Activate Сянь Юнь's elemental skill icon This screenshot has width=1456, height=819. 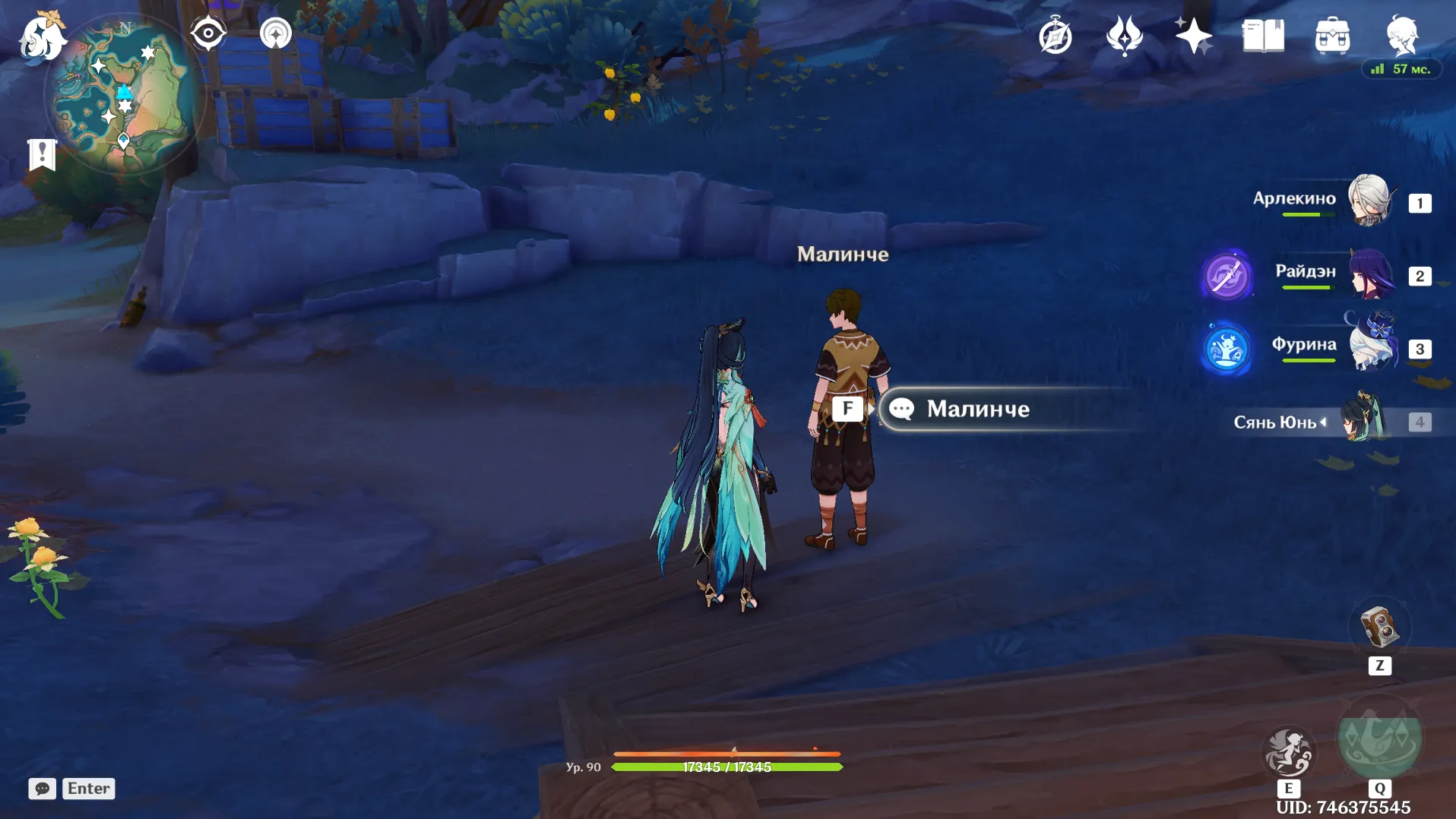[x=1288, y=752]
